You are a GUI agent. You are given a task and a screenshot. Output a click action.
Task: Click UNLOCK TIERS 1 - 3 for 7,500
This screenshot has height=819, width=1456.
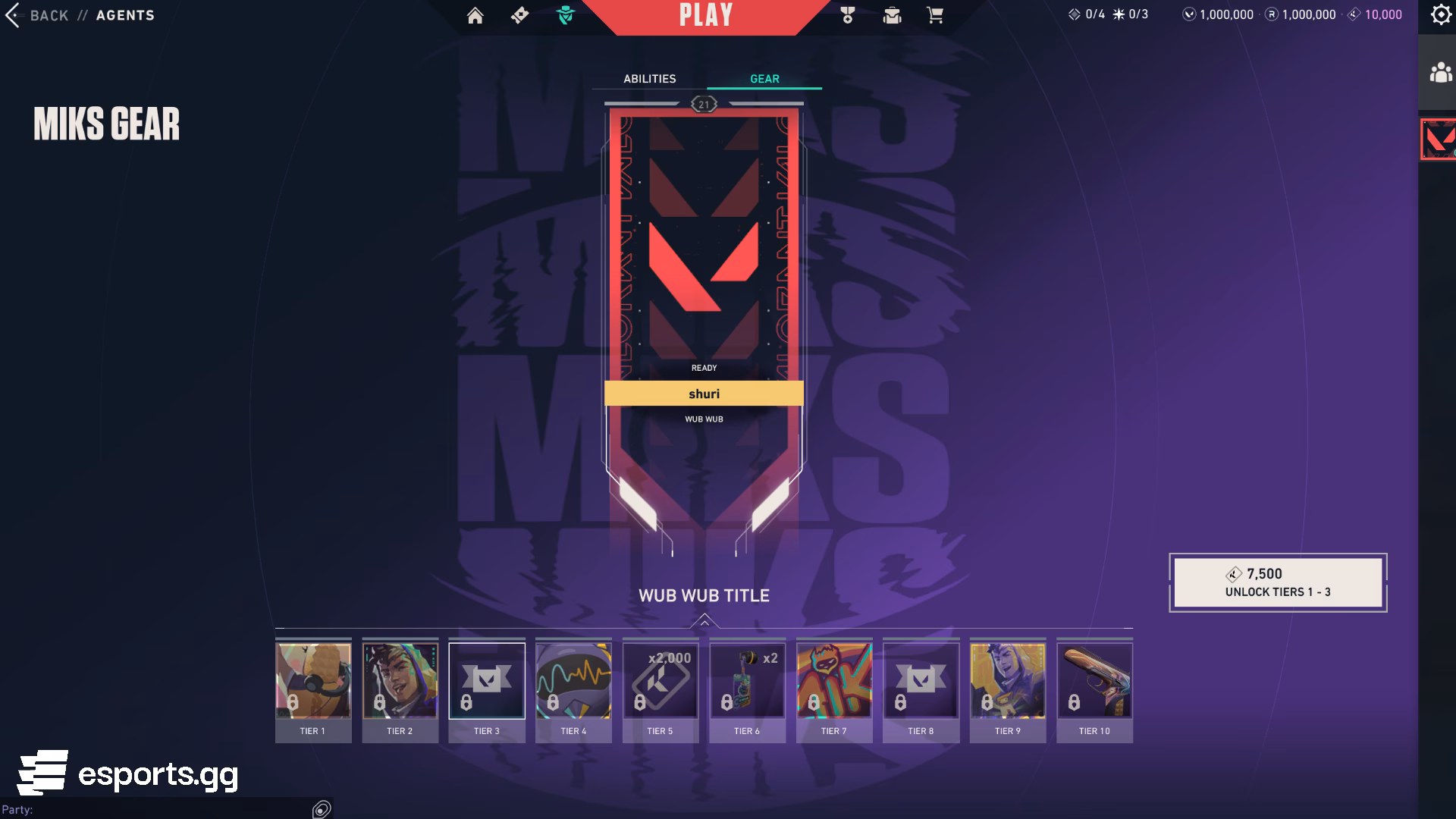[1277, 582]
